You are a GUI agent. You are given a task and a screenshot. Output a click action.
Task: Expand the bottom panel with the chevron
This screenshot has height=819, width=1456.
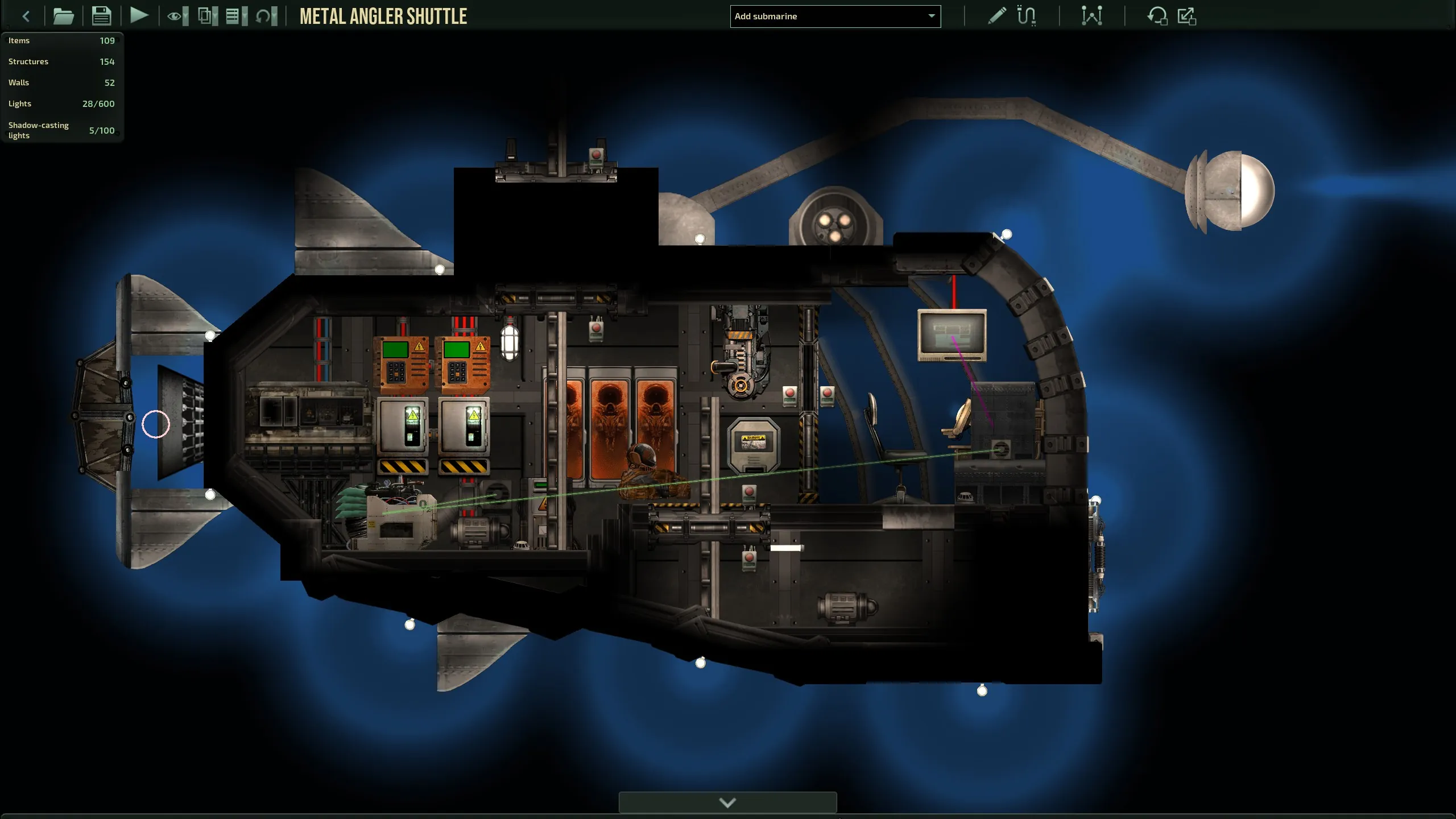pos(727,803)
